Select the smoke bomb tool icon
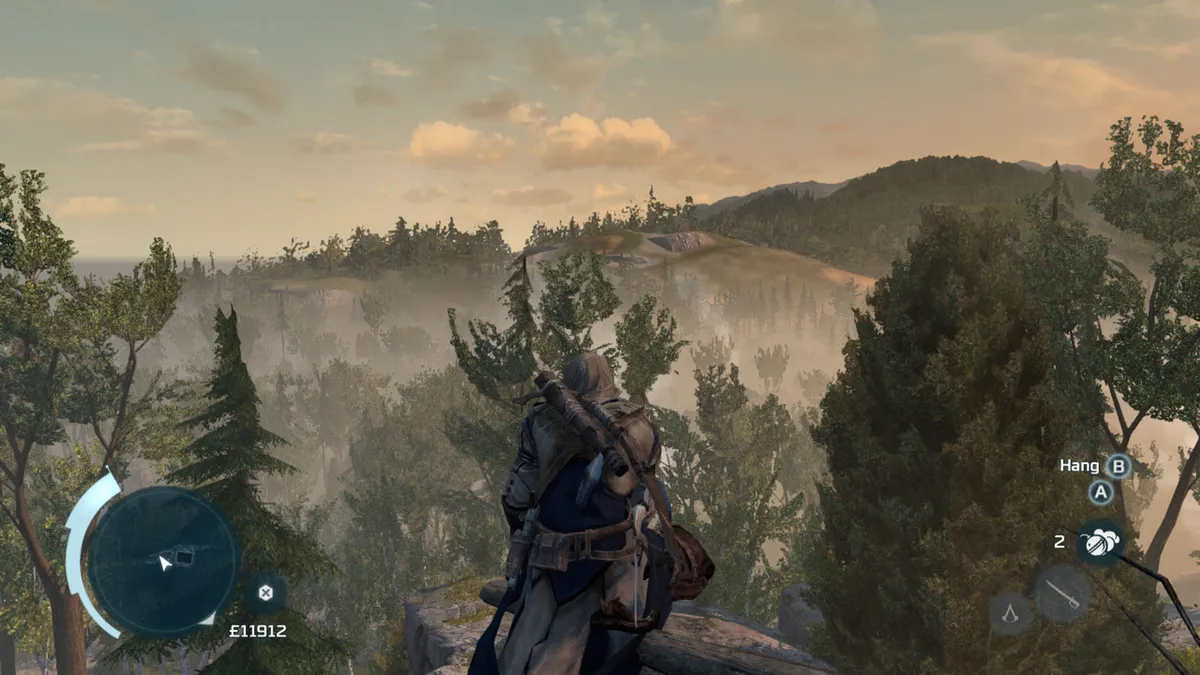Viewport: 1200px width, 675px height. pos(1099,542)
